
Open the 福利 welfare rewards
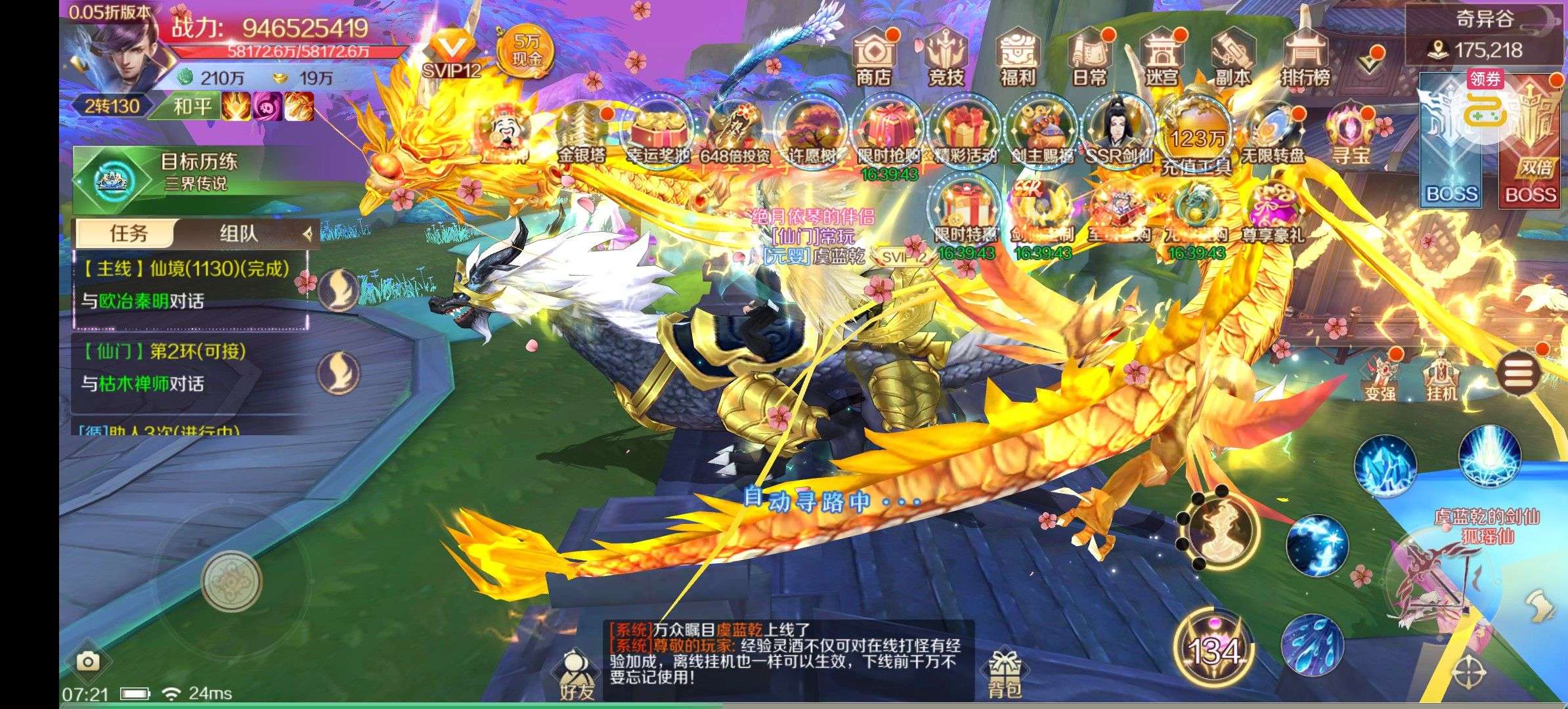click(x=1017, y=58)
